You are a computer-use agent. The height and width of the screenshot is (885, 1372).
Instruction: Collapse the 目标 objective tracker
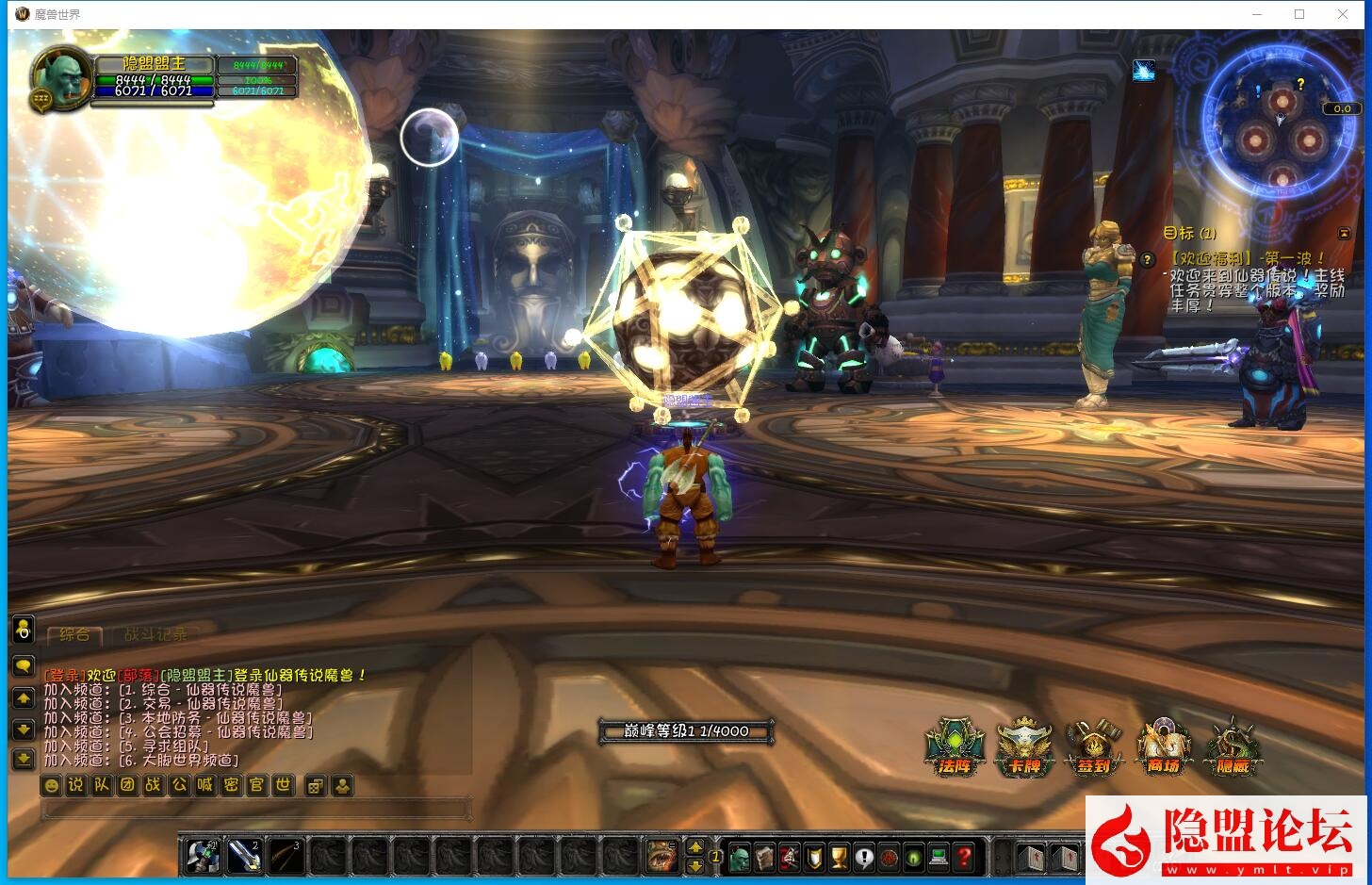(x=1344, y=233)
